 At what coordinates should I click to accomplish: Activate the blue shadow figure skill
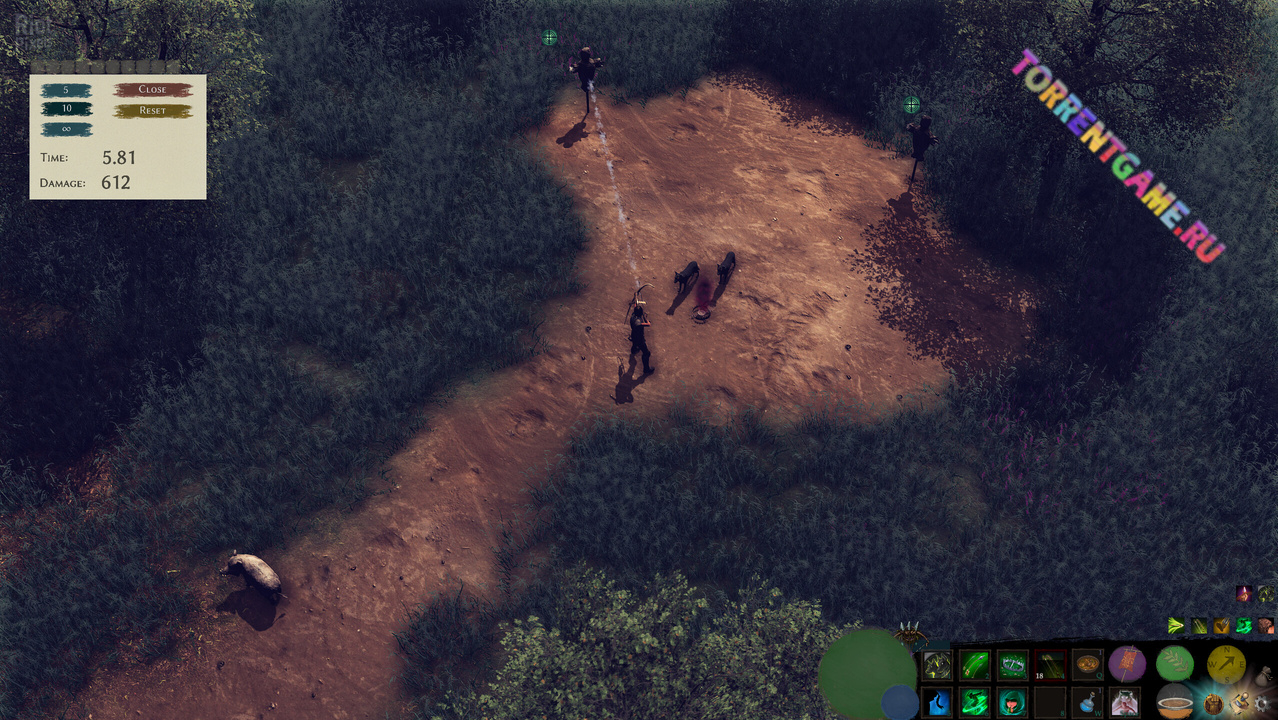[x=937, y=702]
